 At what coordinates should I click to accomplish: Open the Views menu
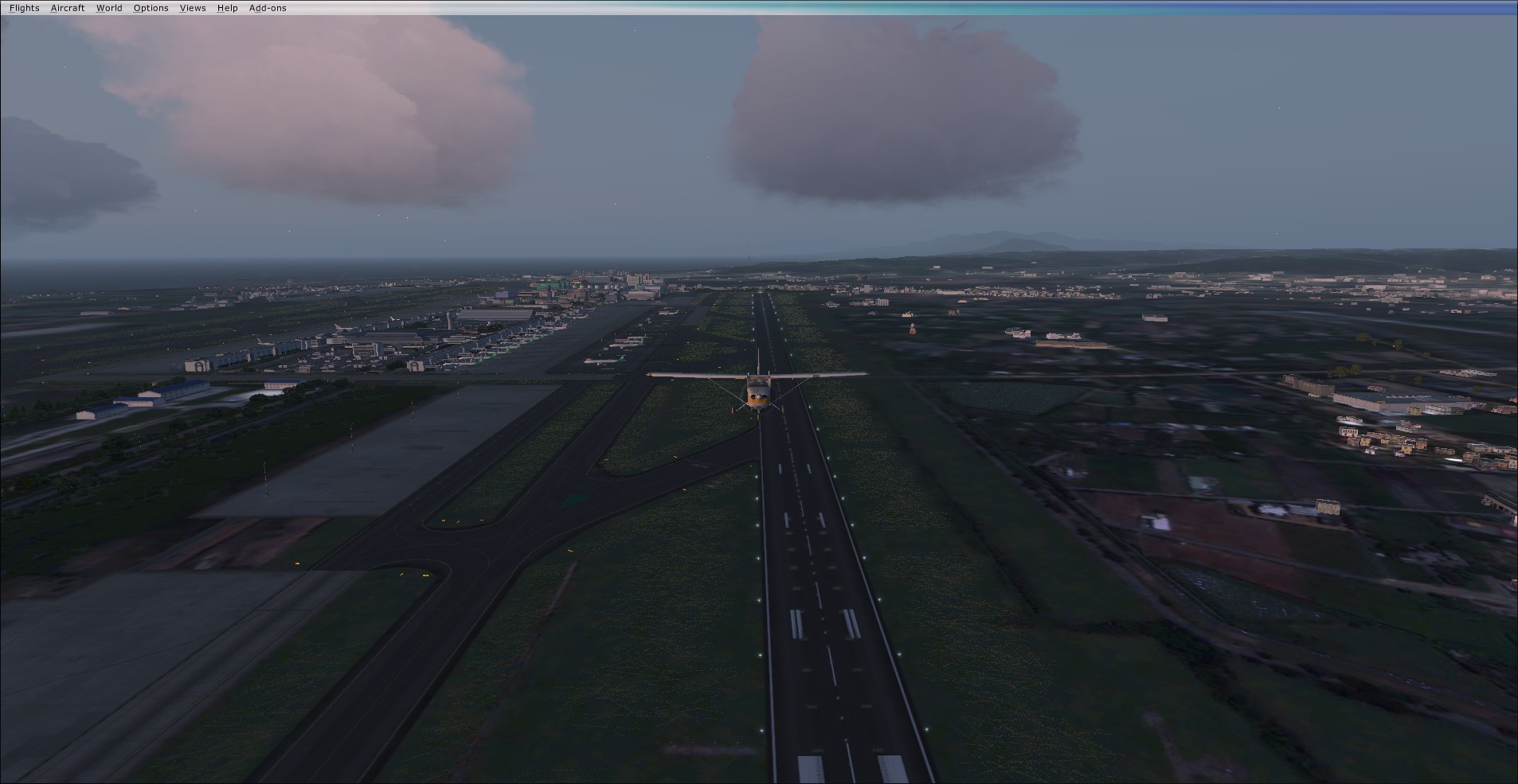(193, 8)
